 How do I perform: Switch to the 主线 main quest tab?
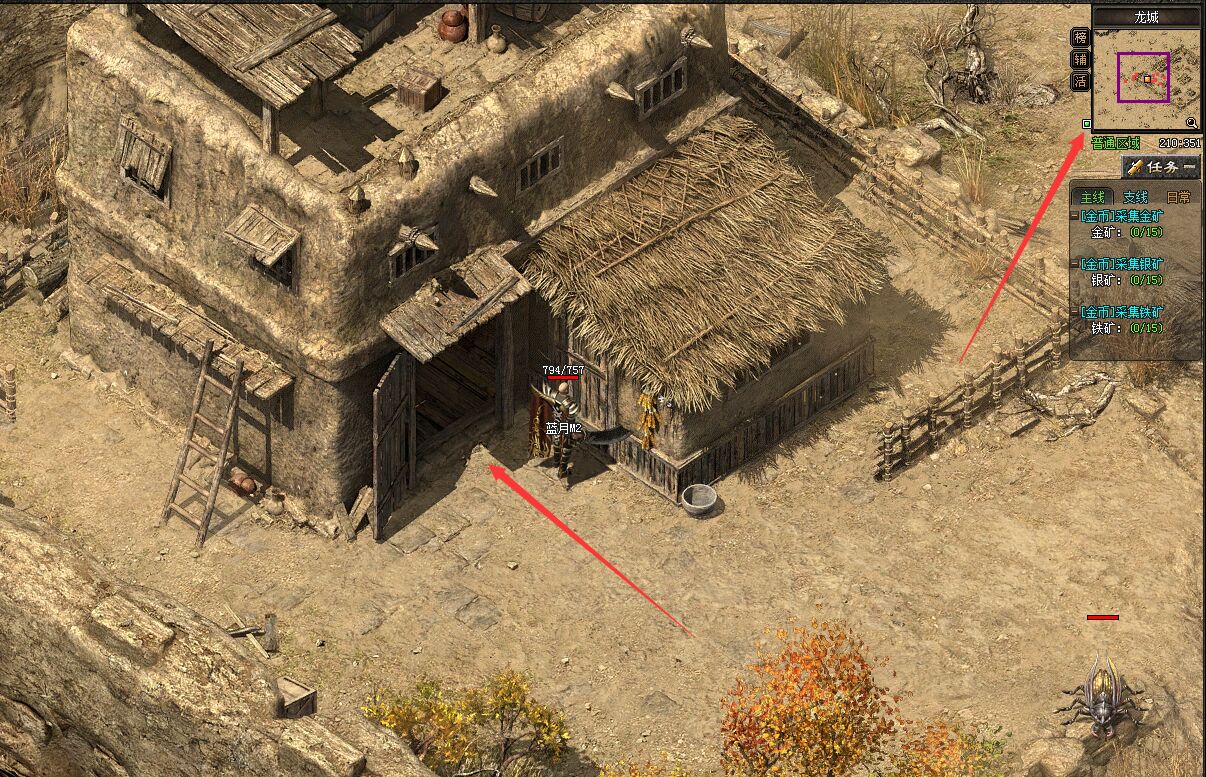pos(1094,198)
